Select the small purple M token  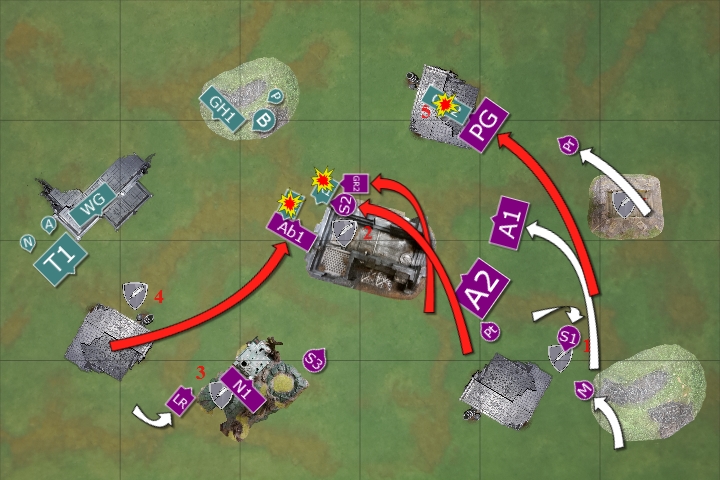pyautogui.click(x=584, y=387)
